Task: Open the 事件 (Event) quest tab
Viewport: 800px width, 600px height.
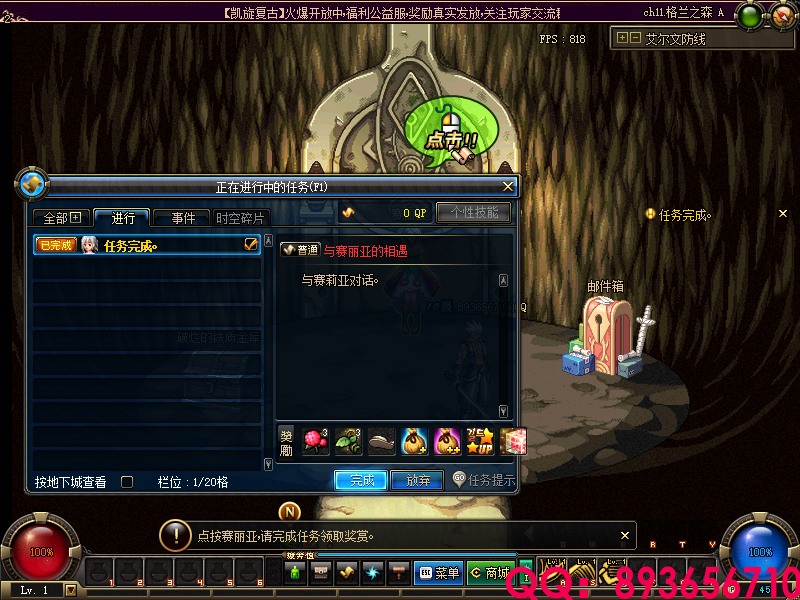Action: [x=182, y=218]
